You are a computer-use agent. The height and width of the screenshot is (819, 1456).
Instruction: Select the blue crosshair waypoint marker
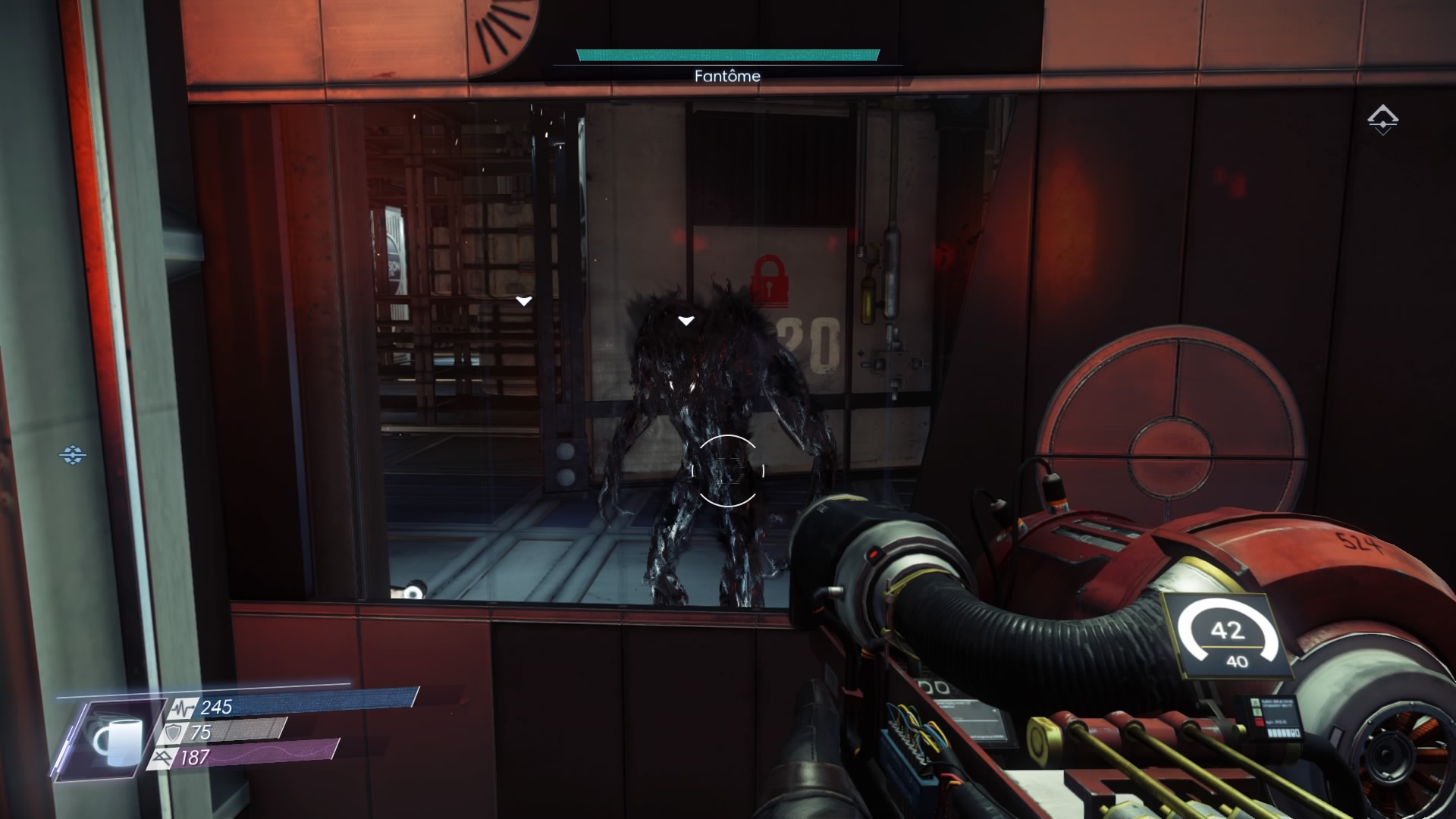pos(73,455)
